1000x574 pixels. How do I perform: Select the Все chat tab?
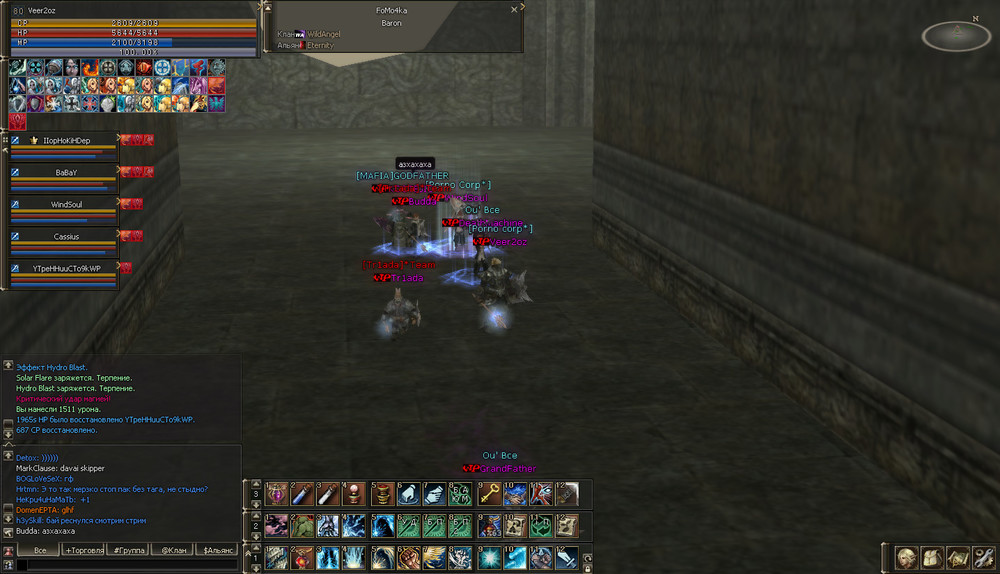(x=40, y=550)
